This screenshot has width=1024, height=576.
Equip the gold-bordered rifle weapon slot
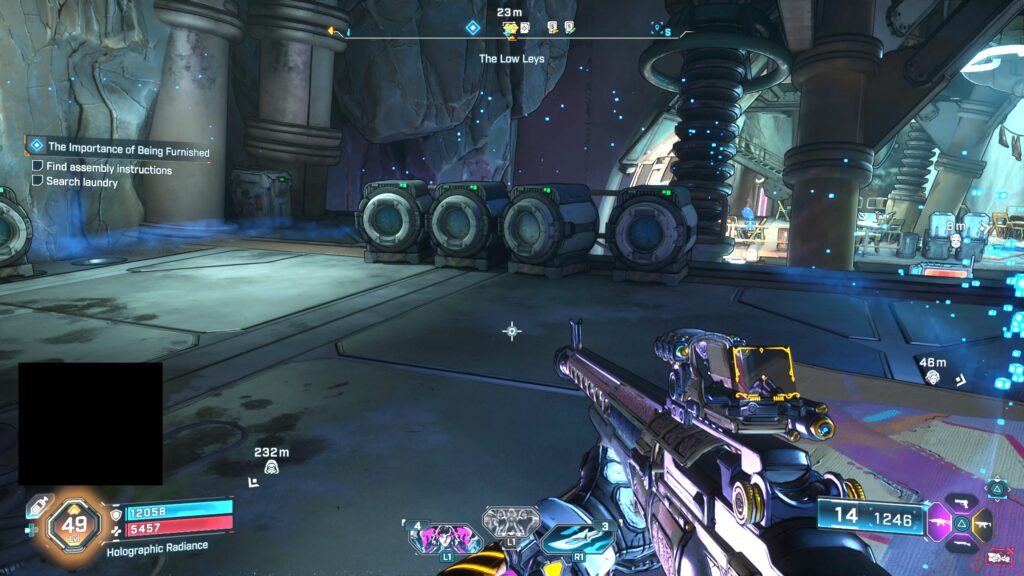click(x=984, y=522)
